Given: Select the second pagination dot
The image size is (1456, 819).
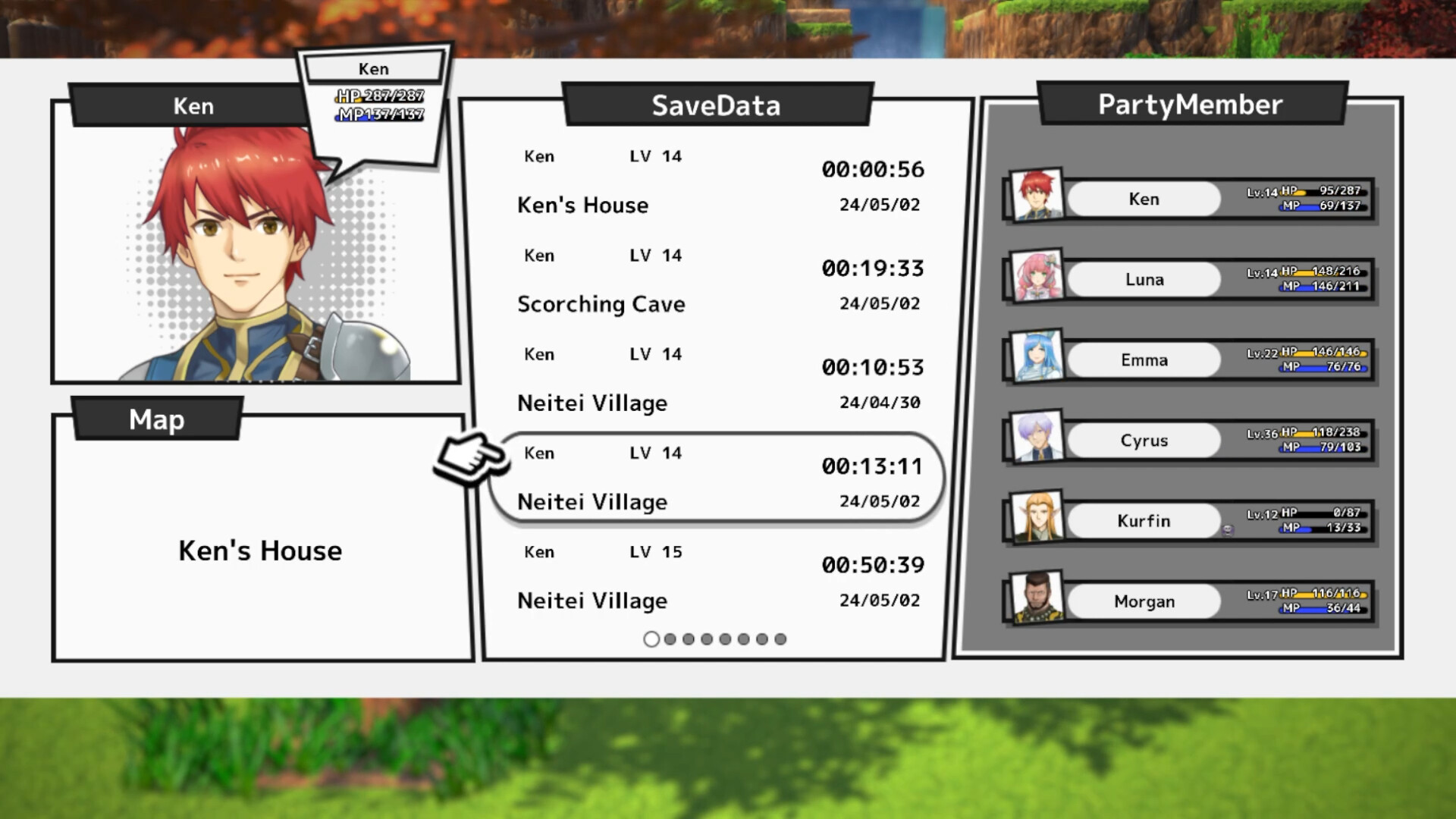Looking at the screenshot, I should click(670, 639).
